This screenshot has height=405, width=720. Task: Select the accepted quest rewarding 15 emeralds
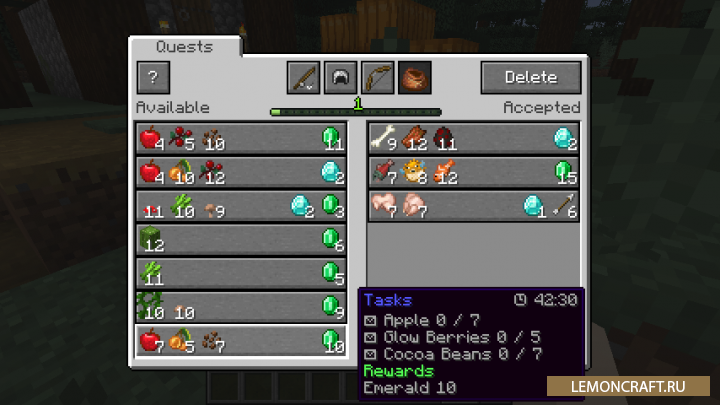(x=473, y=172)
